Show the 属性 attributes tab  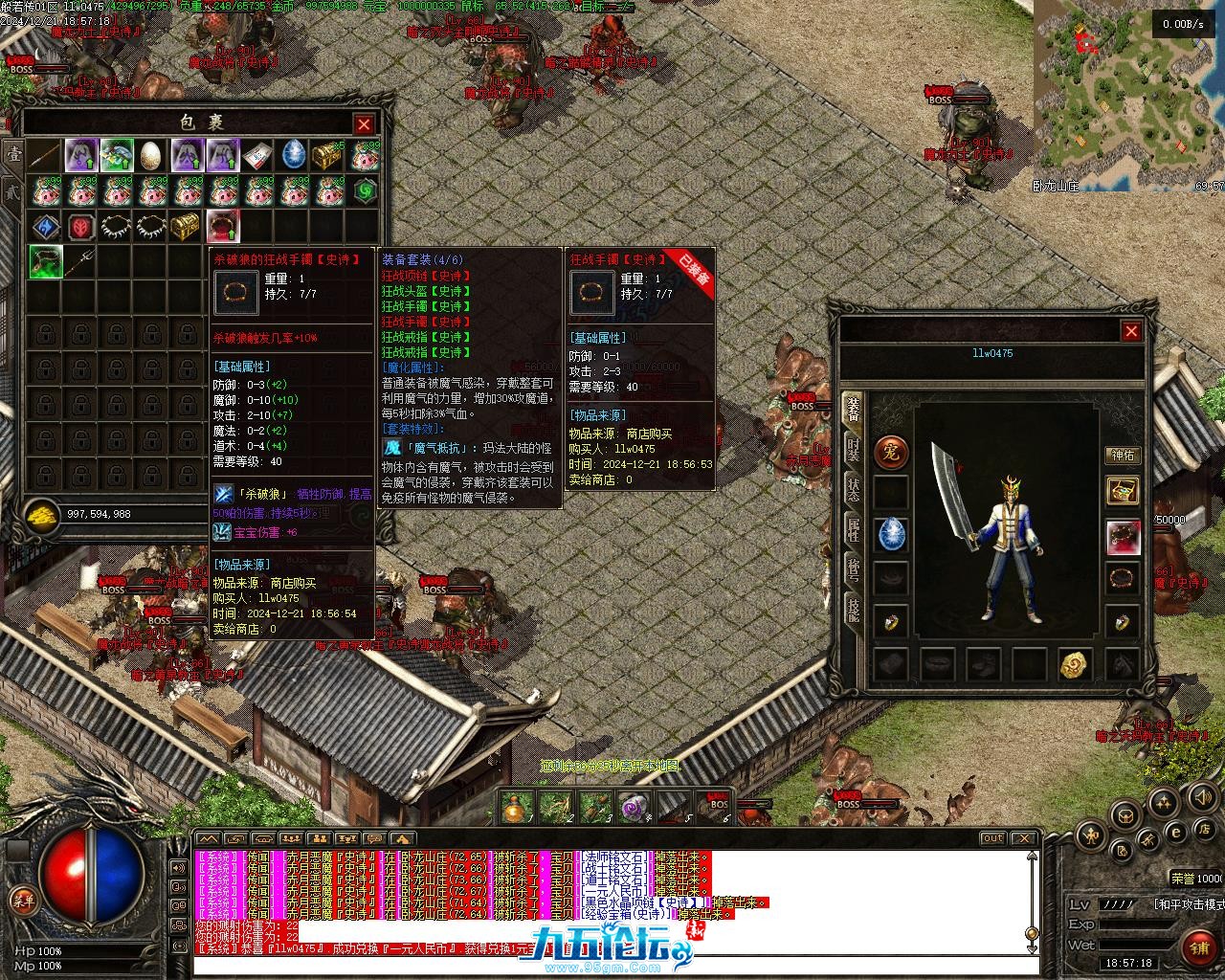coord(853,528)
